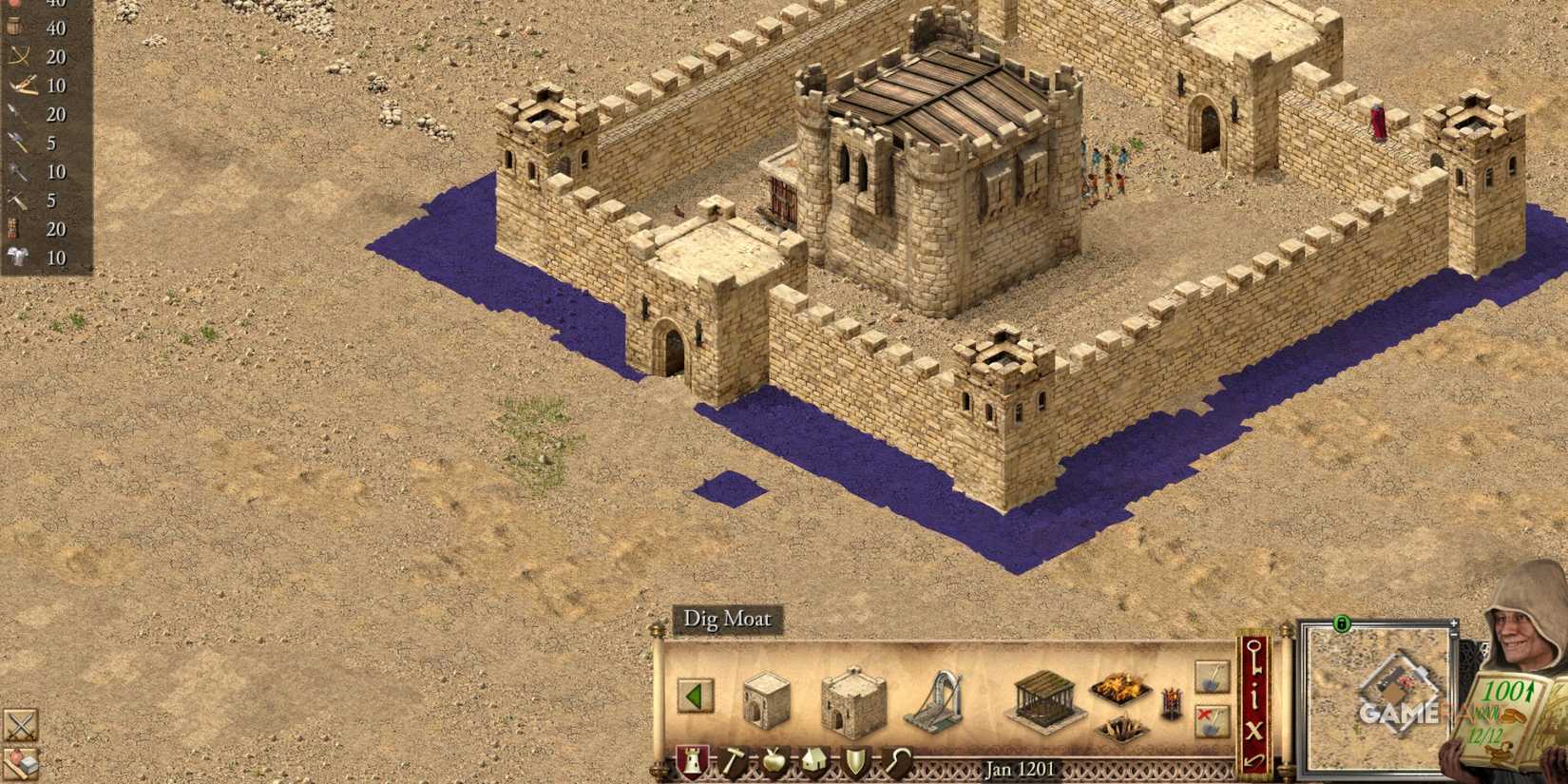Select the pitch ditch icon

pos(1119,688)
